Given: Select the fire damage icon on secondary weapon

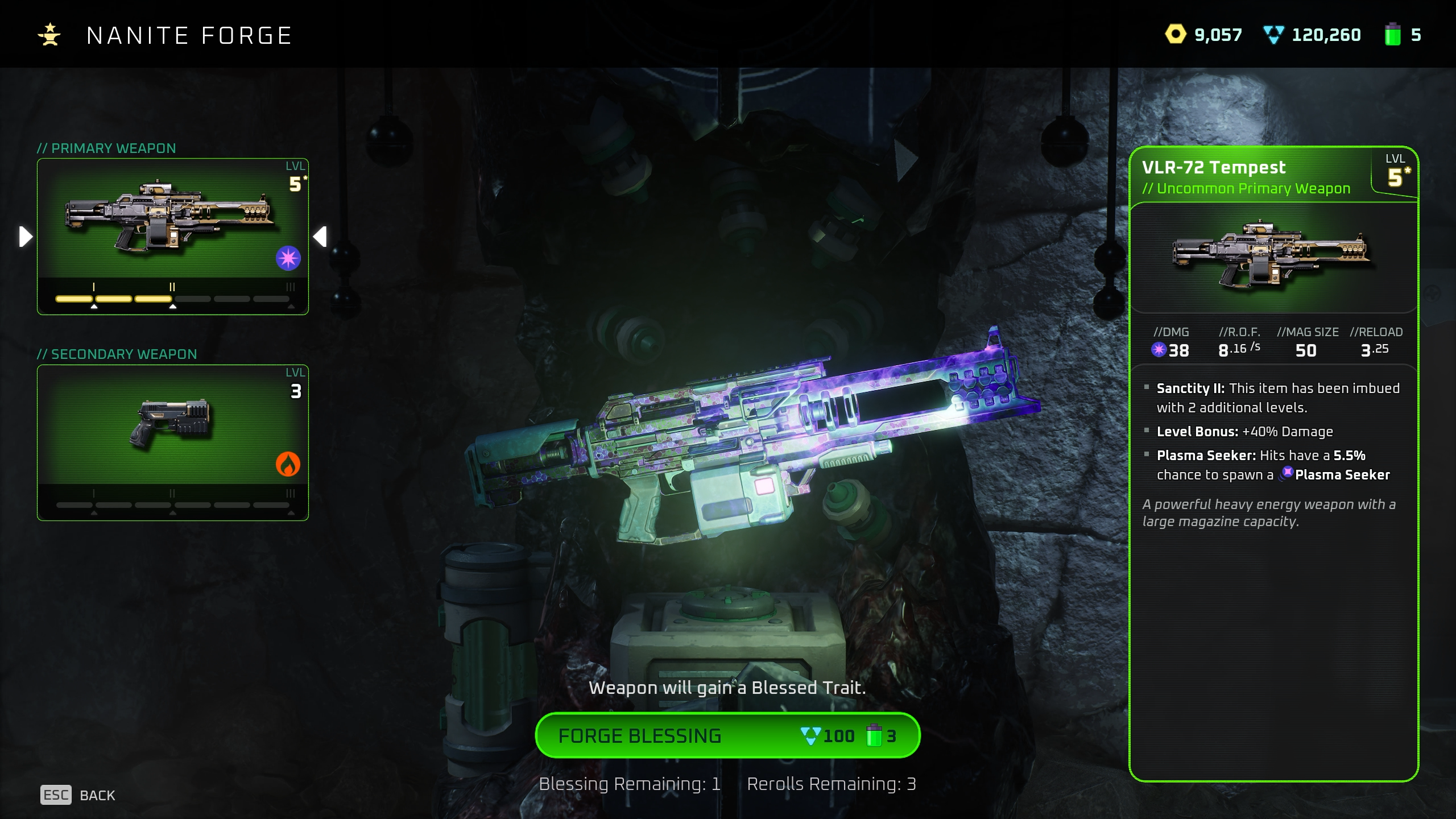Looking at the screenshot, I should [288, 464].
